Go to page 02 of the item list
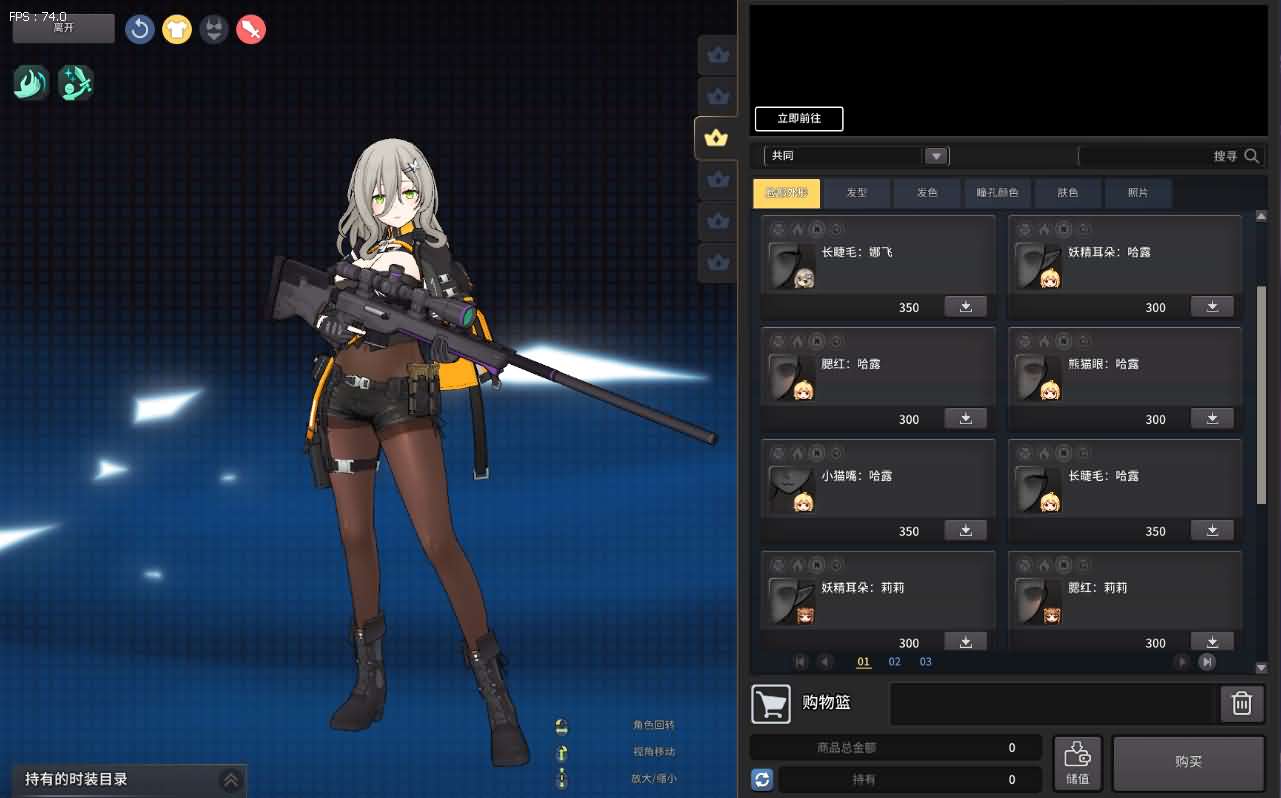Image resolution: width=1281 pixels, height=798 pixels. coord(894,661)
